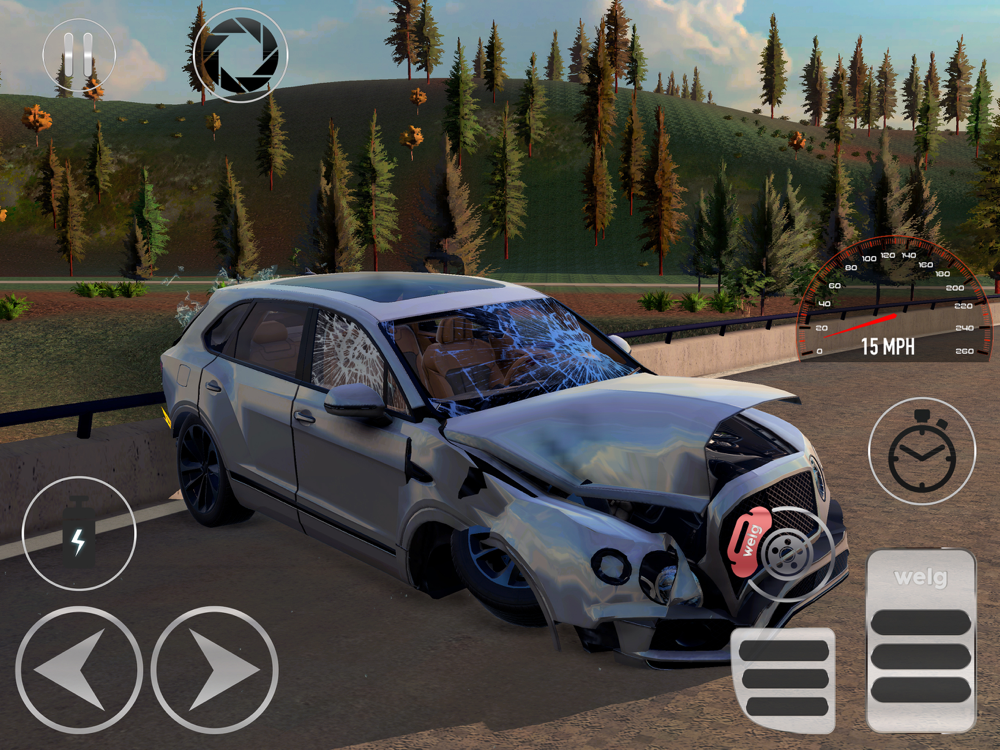
Task: Steer left with the left arrow button
Action: [79, 670]
